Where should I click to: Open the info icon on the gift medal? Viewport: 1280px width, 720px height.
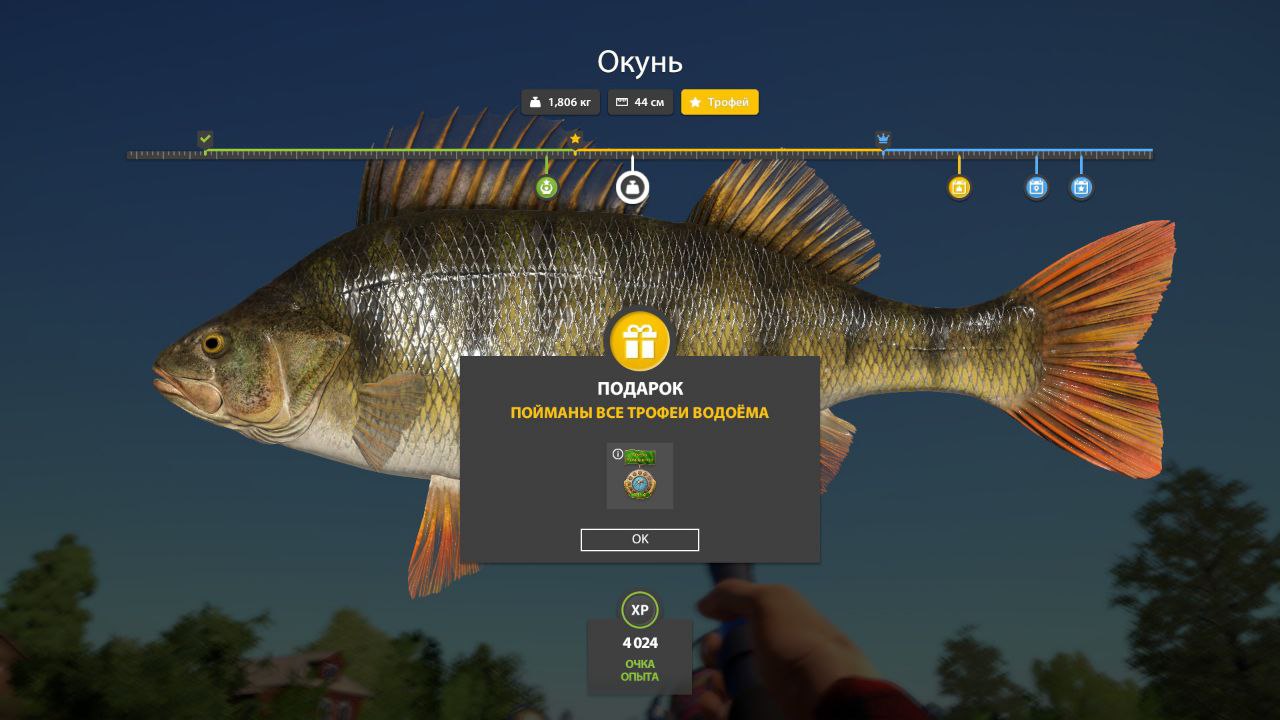click(617, 454)
